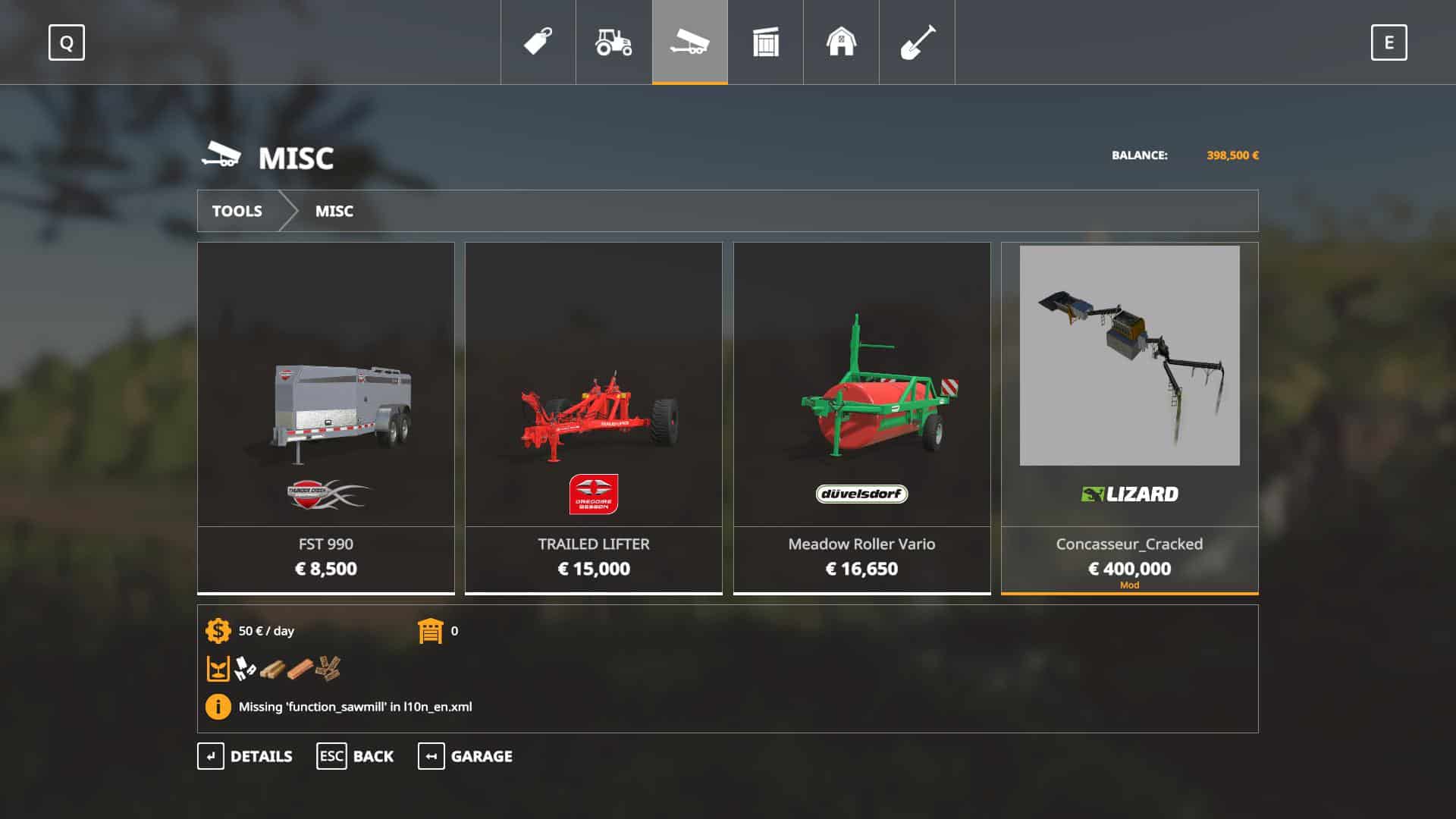Select the TRAILED LIFTER item

(x=594, y=417)
